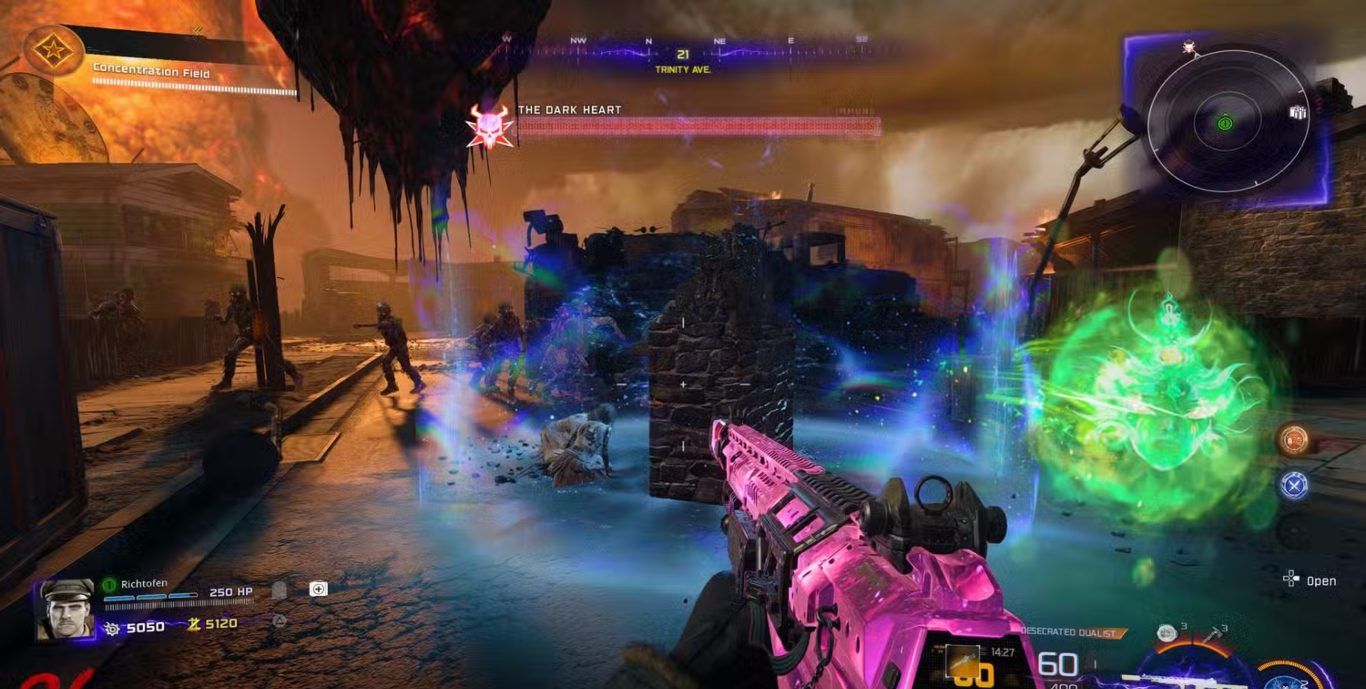
Task: Click the circular minimap radar
Action: [x=1227, y=122]
